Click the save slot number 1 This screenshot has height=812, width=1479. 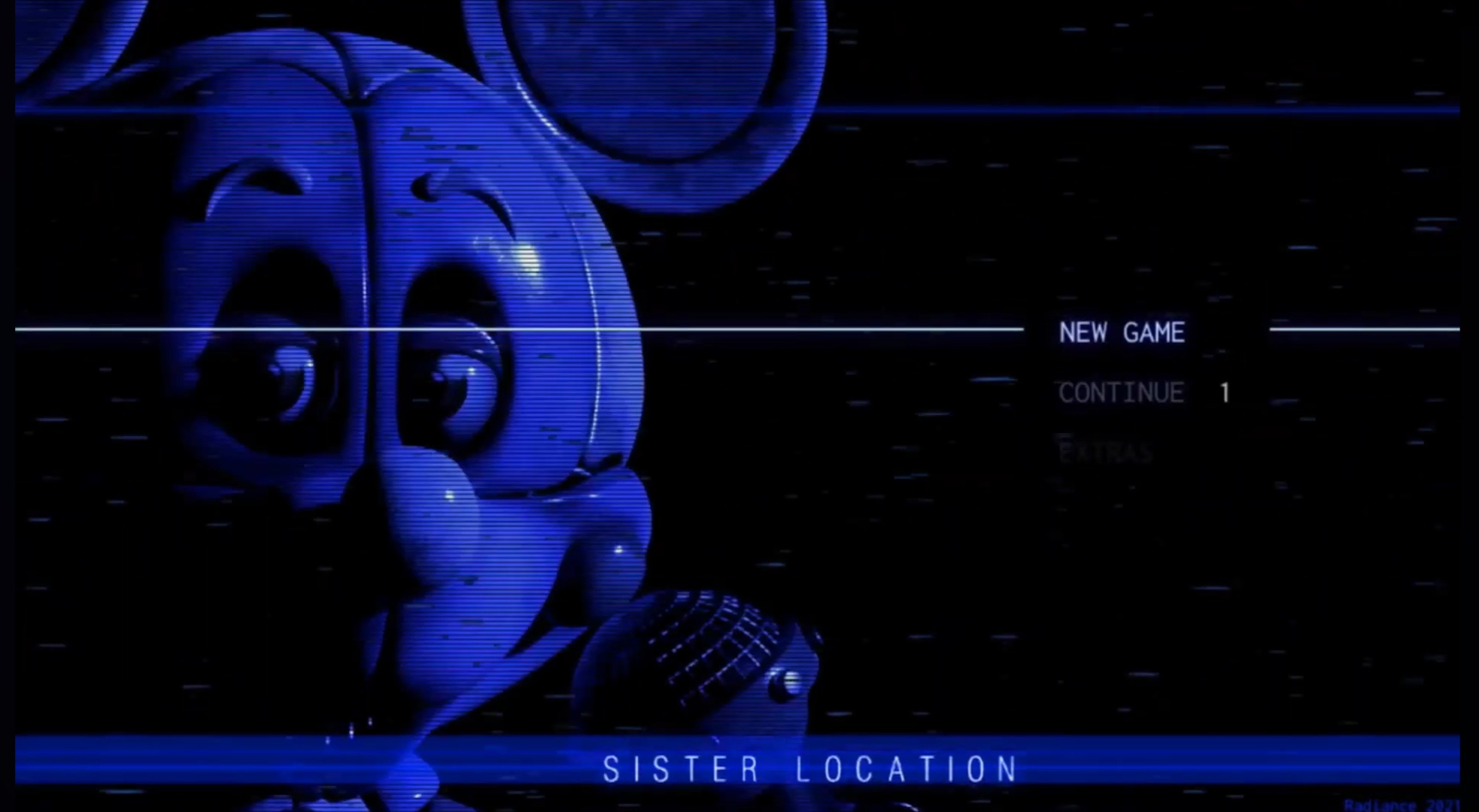(1223, 392)
